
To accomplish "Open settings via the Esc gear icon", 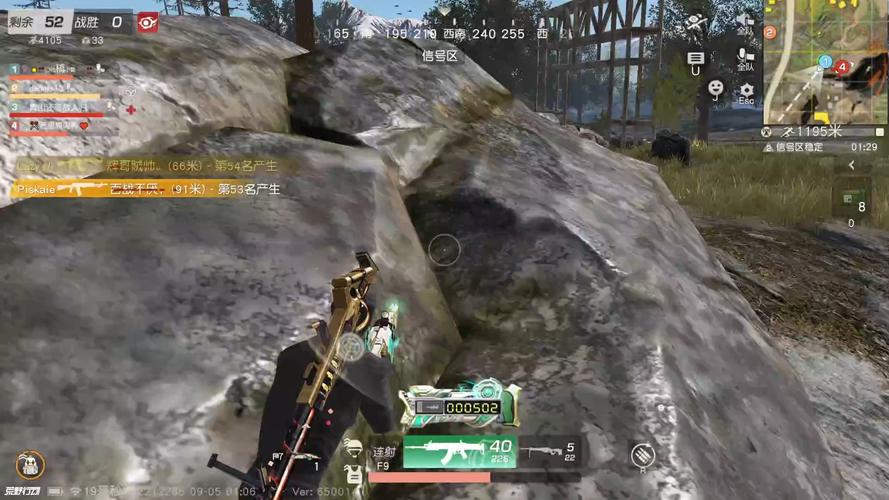I will click(746, 92).
